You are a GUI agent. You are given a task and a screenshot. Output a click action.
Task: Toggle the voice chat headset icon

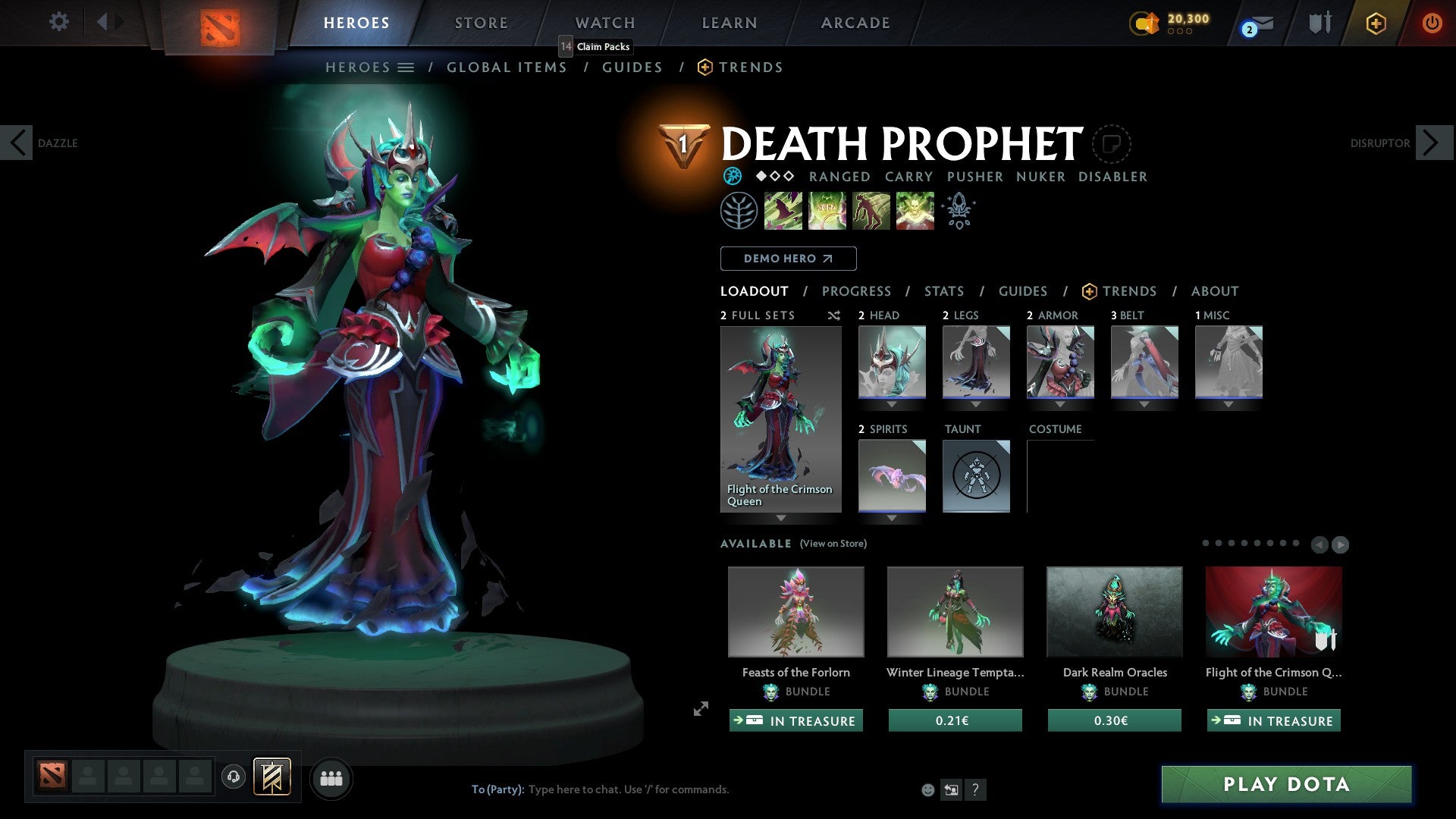pyautogui.click(x=234, y=778)
